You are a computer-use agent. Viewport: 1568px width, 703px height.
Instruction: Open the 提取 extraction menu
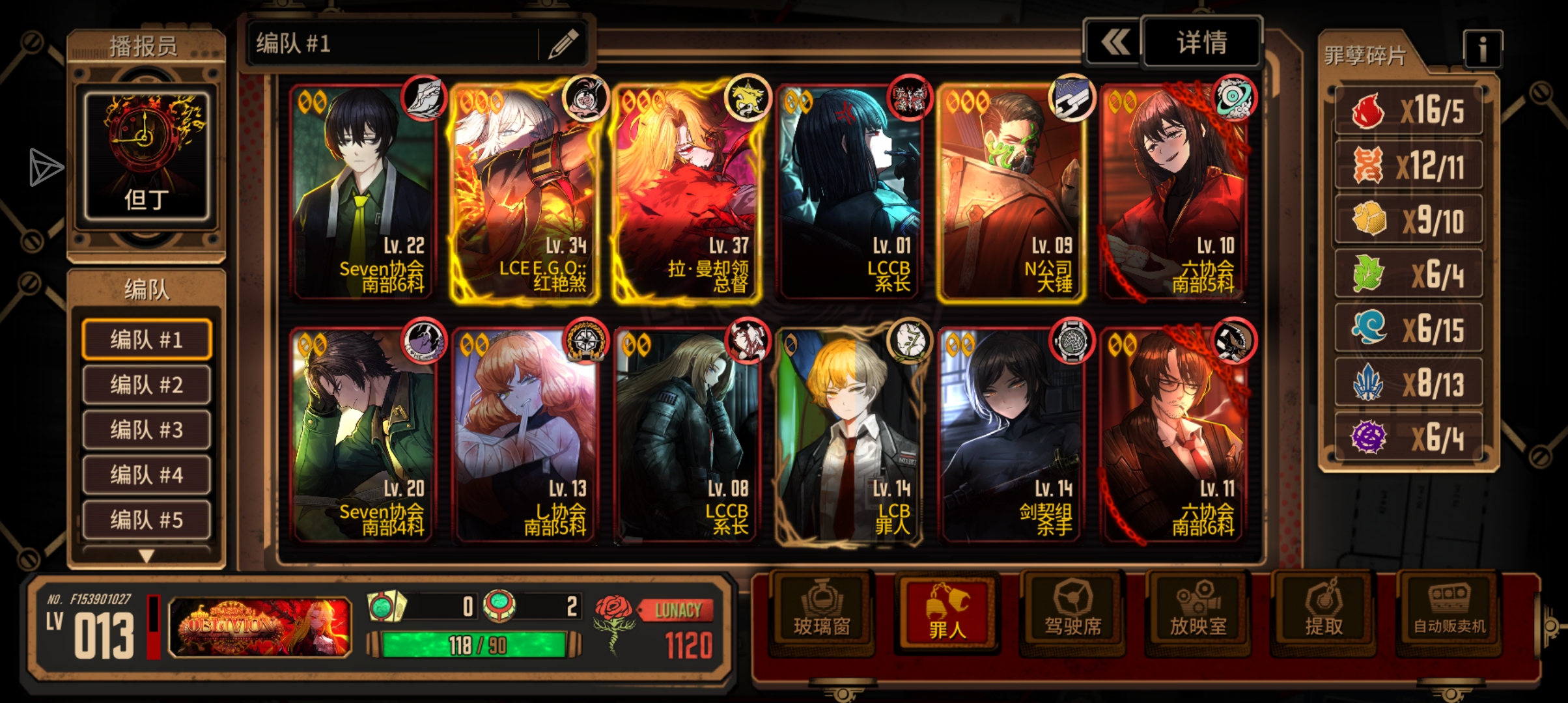click(1323, 612)
